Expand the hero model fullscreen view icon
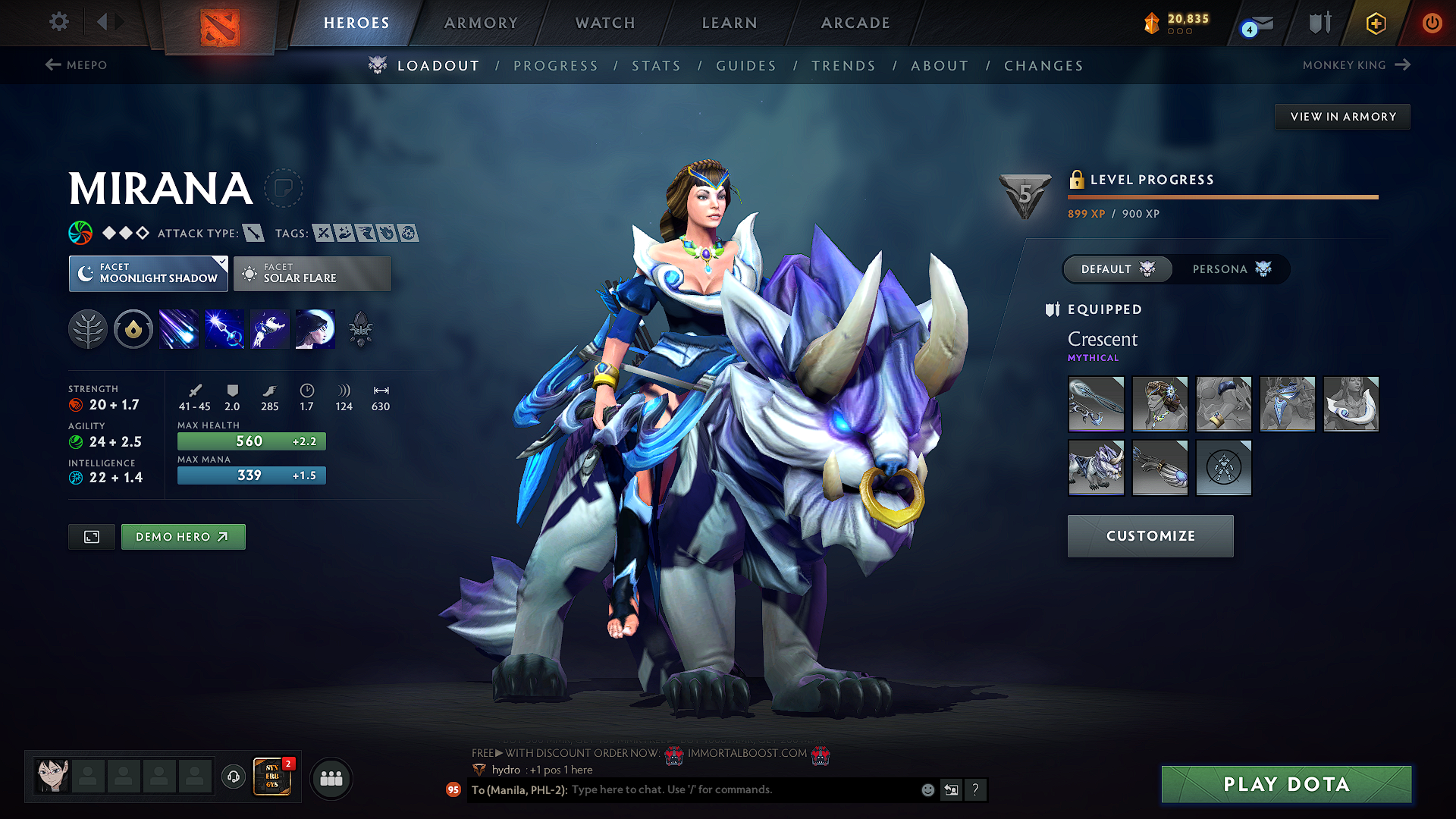 [91, 536]
